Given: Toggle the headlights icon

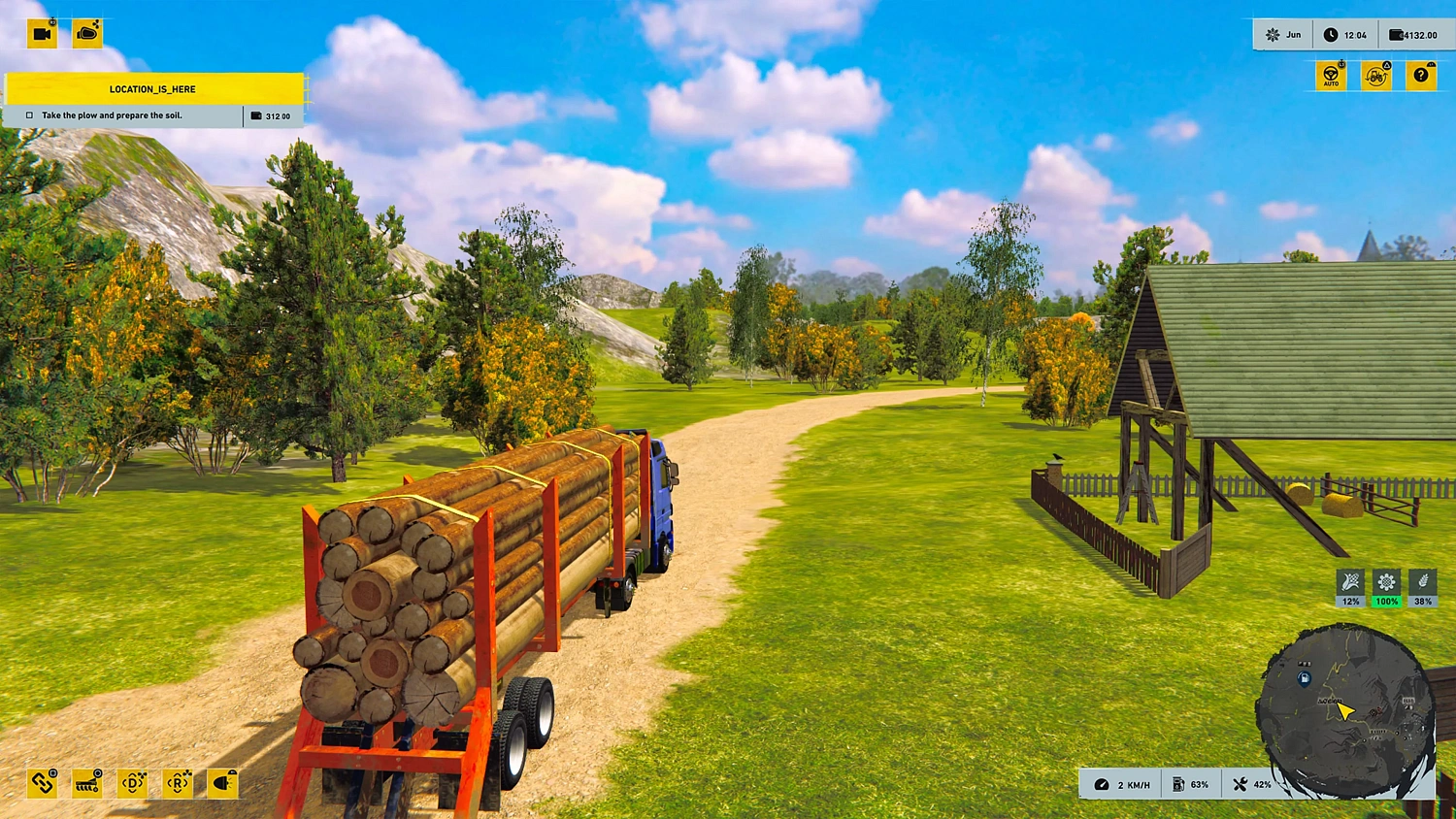Looking at the screenshot, I should click(220, 783).
